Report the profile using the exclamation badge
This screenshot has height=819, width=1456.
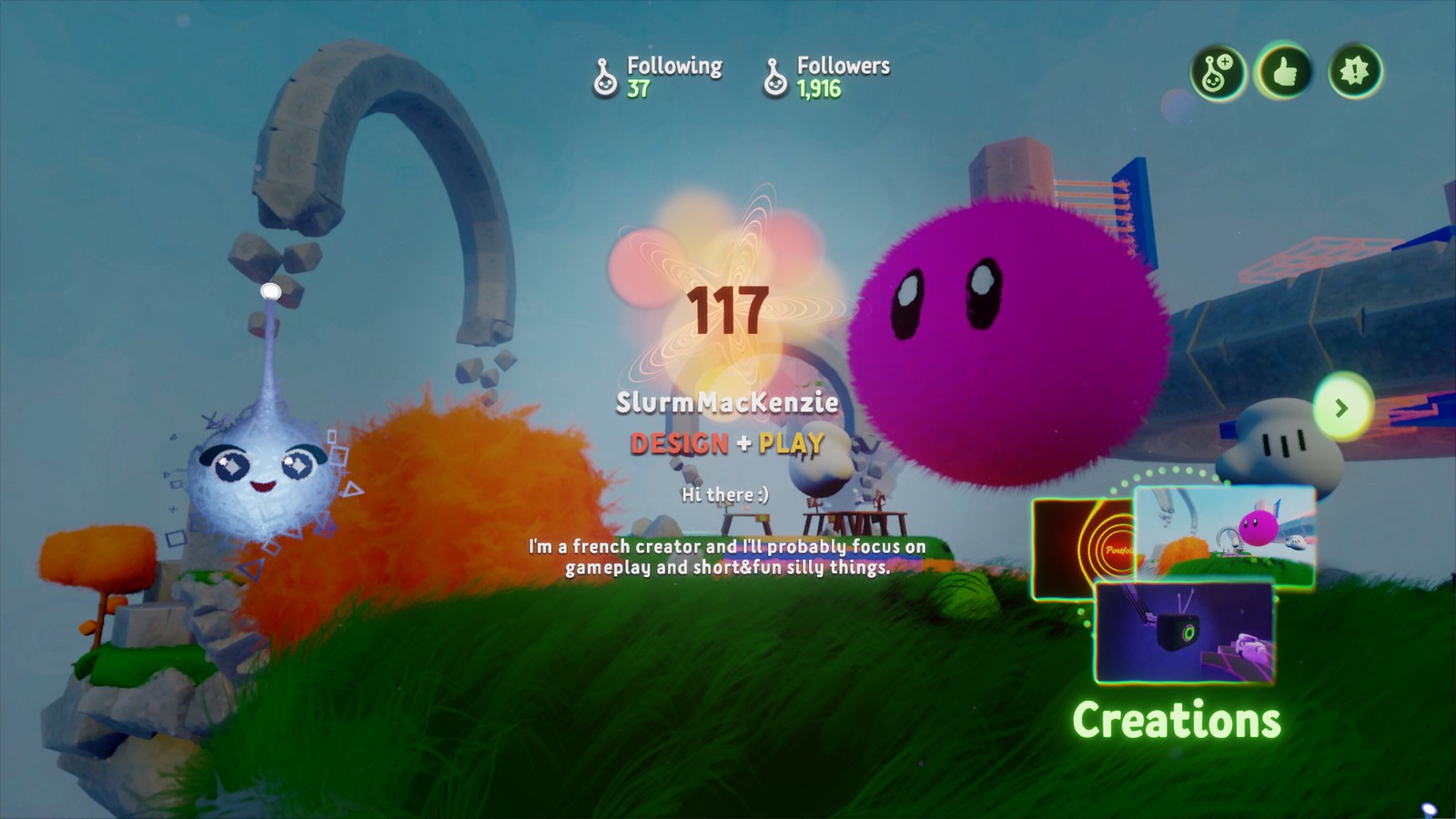1354,72
